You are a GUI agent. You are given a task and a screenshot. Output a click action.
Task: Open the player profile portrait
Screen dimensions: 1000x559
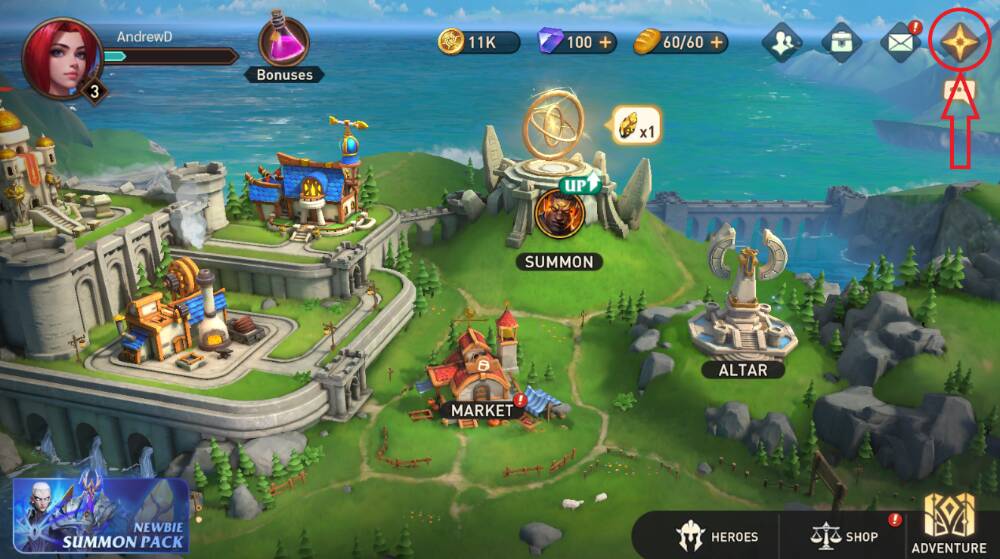pyautogui.click(x=62, y=58)
